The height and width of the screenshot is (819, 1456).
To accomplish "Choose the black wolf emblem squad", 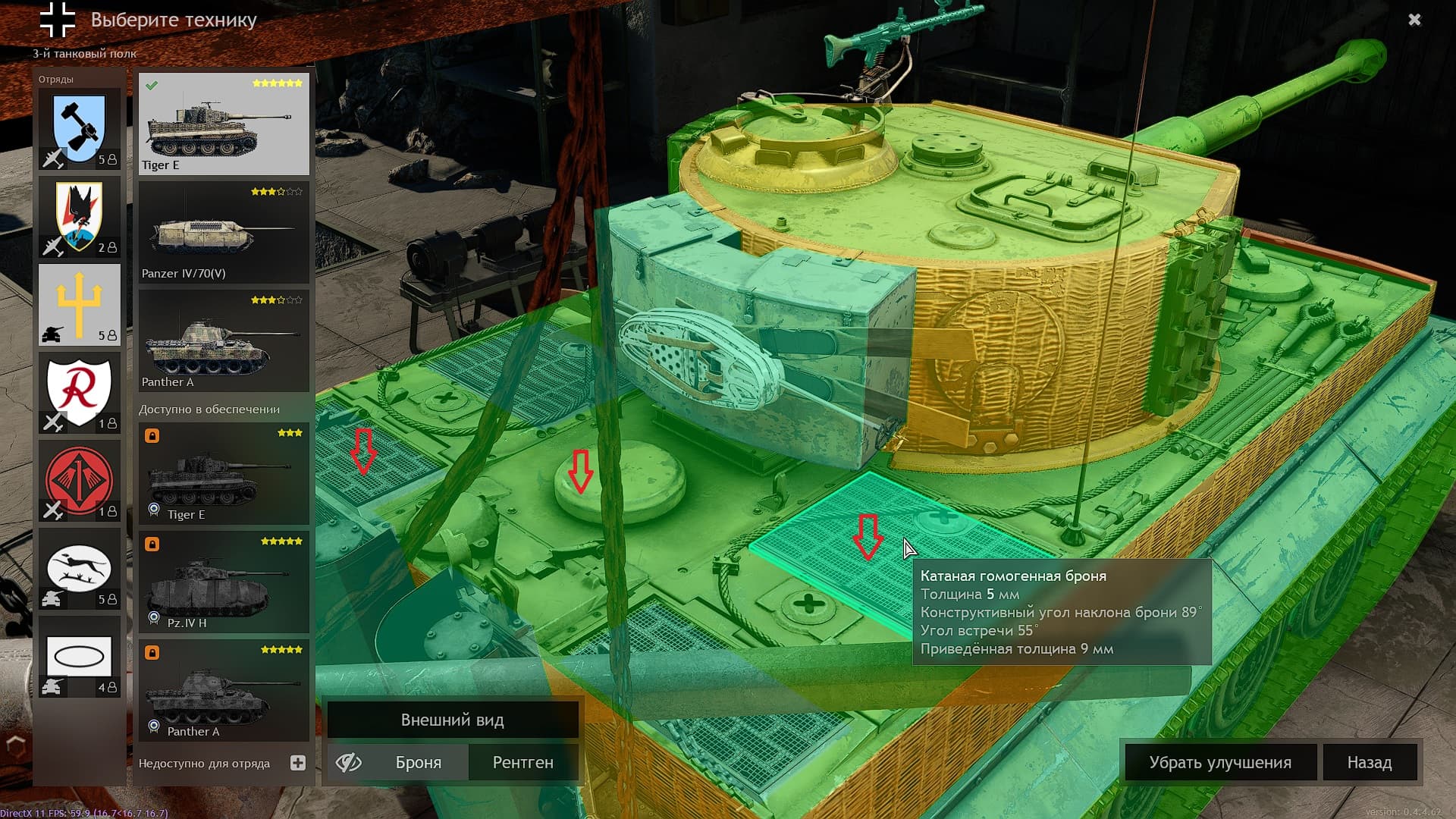I will point(80,217).
